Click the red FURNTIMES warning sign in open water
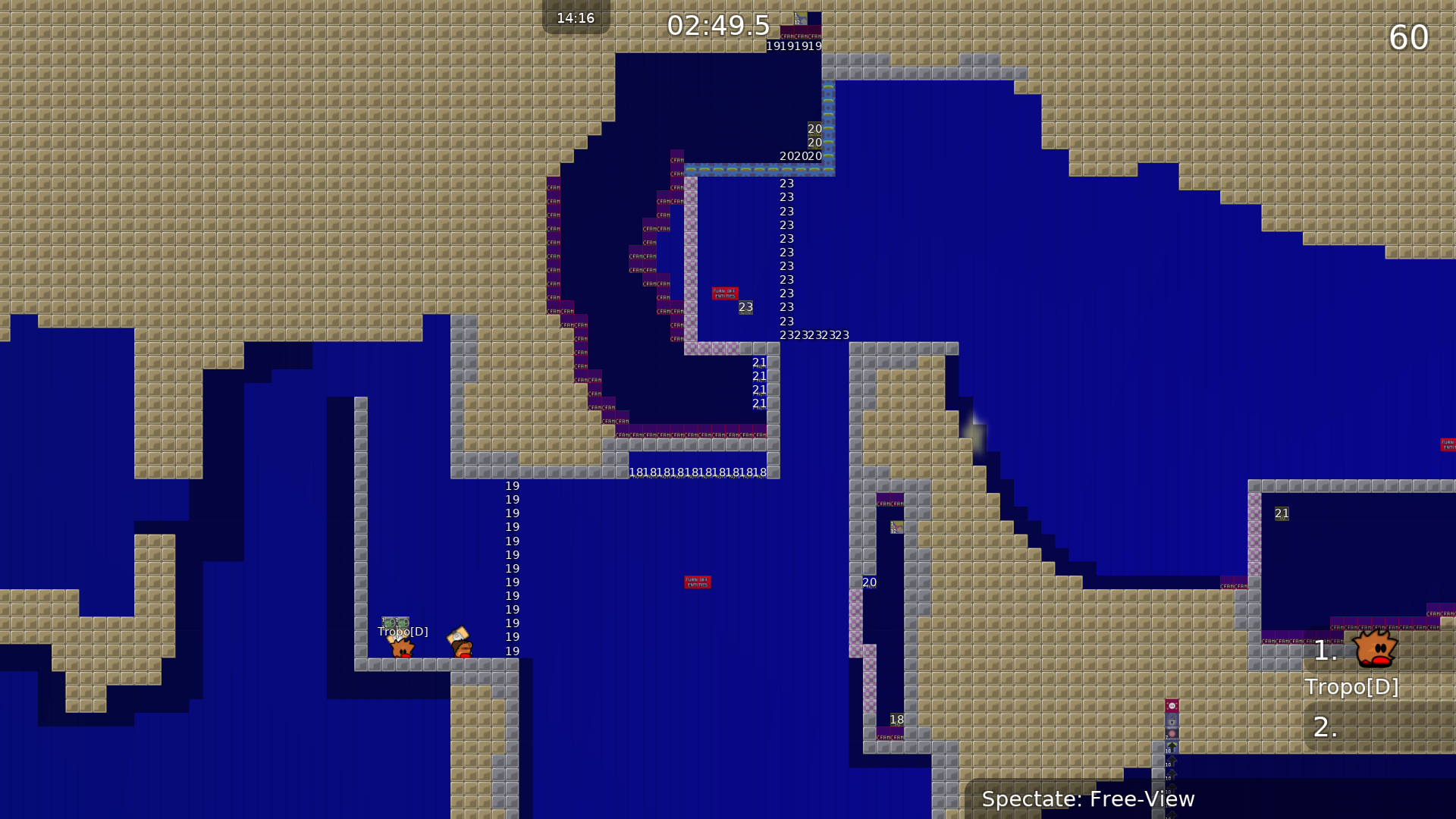 click(697, 582)
